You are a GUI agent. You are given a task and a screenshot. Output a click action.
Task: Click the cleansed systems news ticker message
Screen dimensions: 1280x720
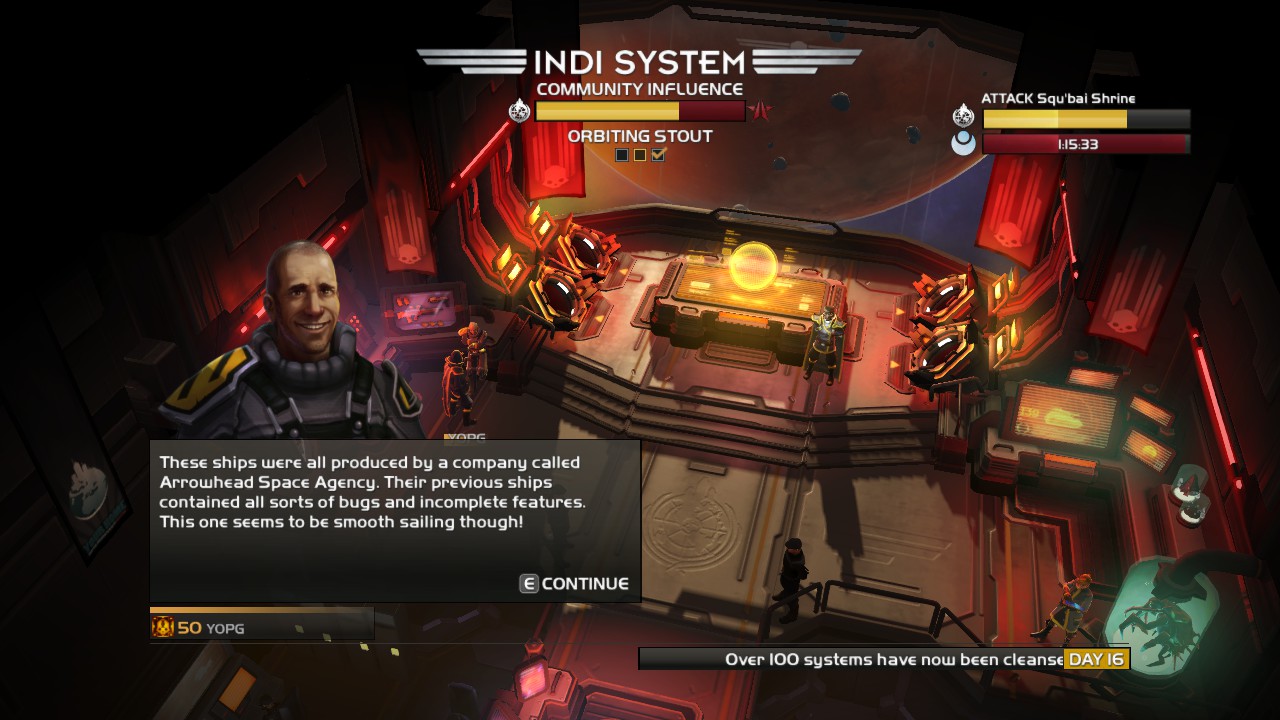880,659
